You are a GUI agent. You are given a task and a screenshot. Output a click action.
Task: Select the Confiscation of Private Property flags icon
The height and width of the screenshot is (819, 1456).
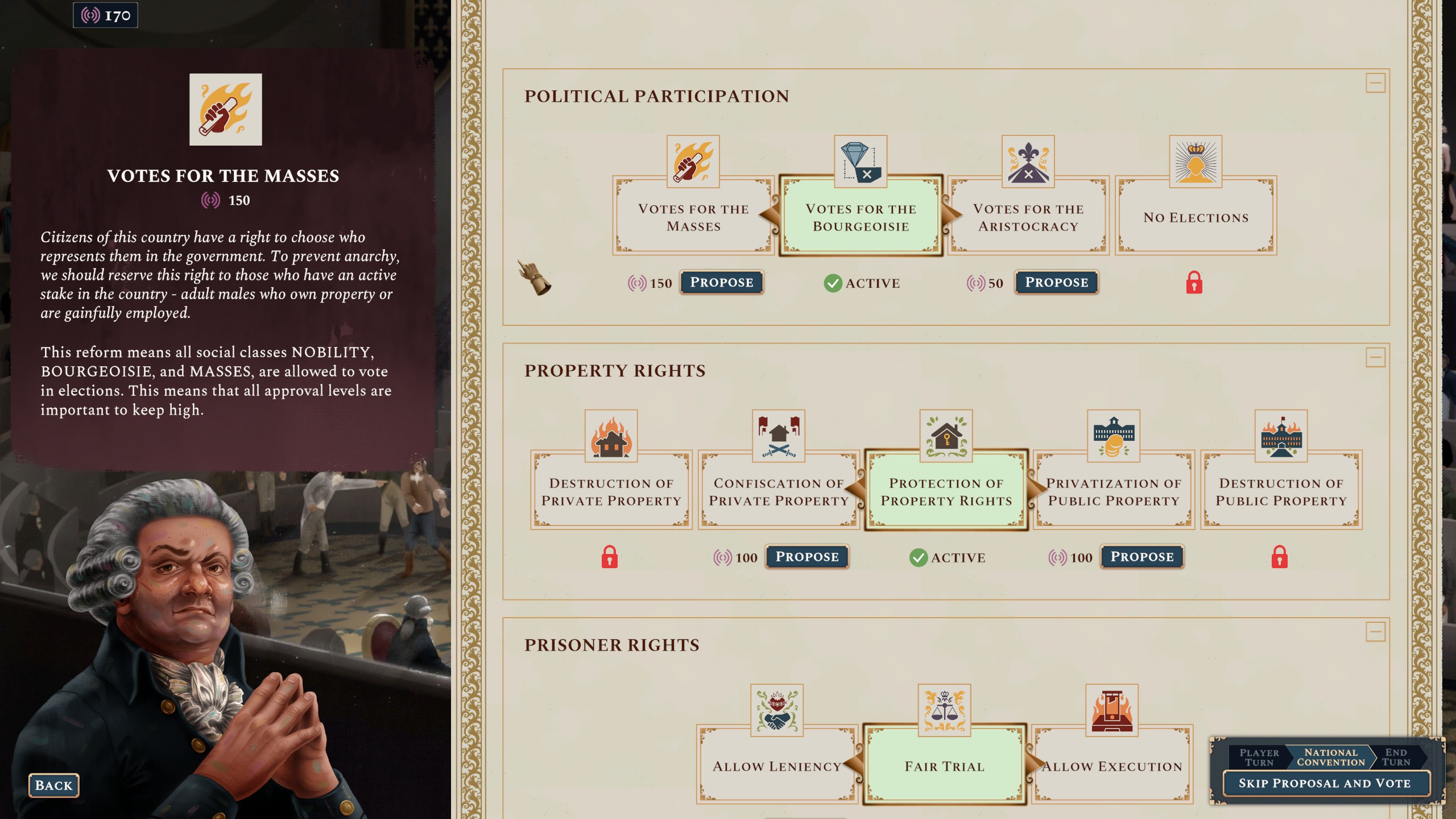[778, 437]
